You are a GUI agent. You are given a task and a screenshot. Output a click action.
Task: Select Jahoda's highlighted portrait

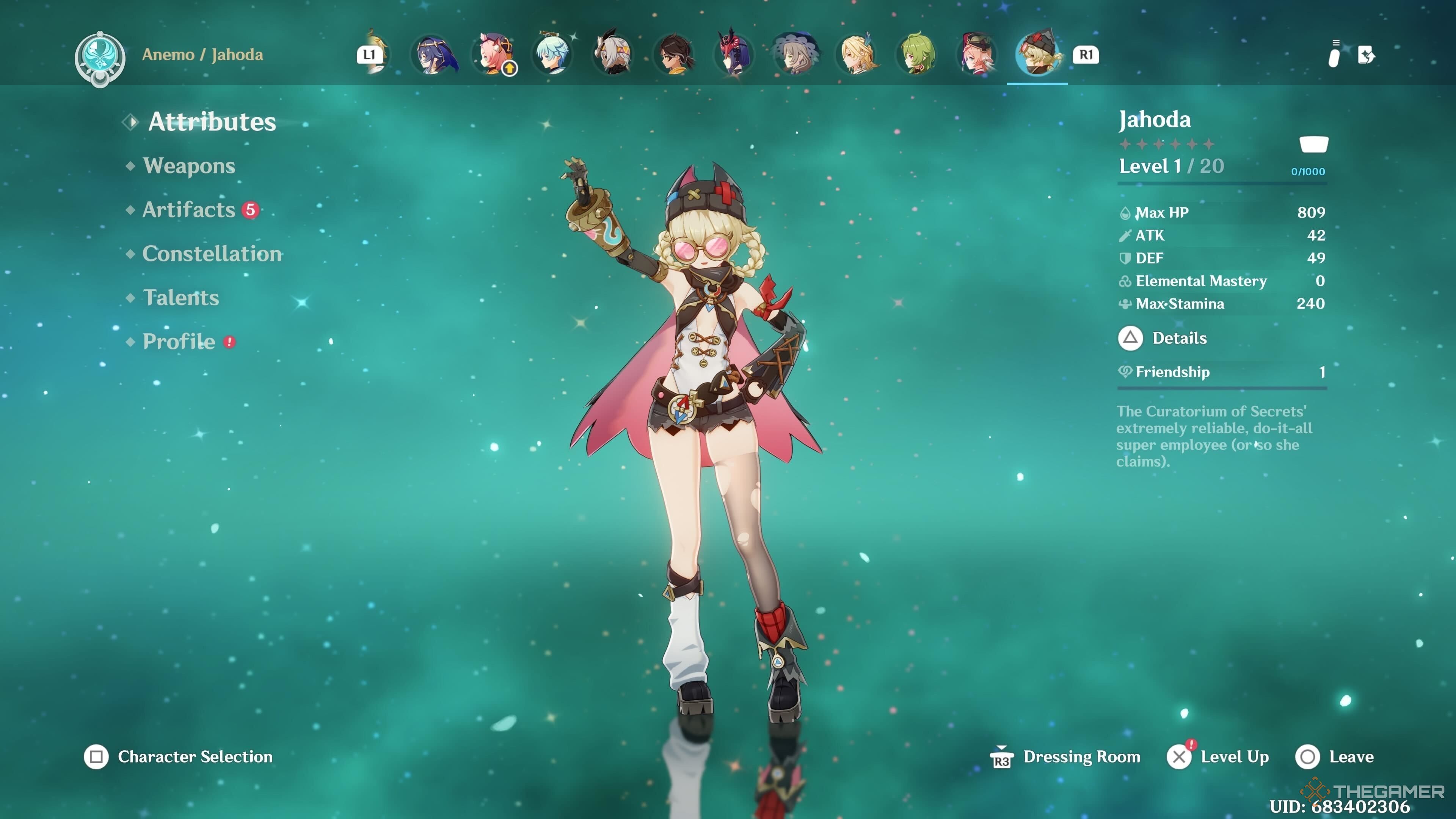click(1038, 55)
